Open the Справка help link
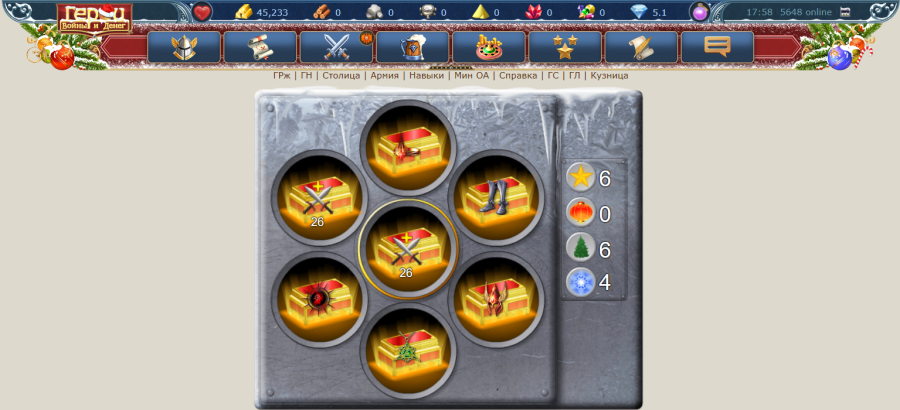Screen dimensions: 900x410 pos(517,75)
